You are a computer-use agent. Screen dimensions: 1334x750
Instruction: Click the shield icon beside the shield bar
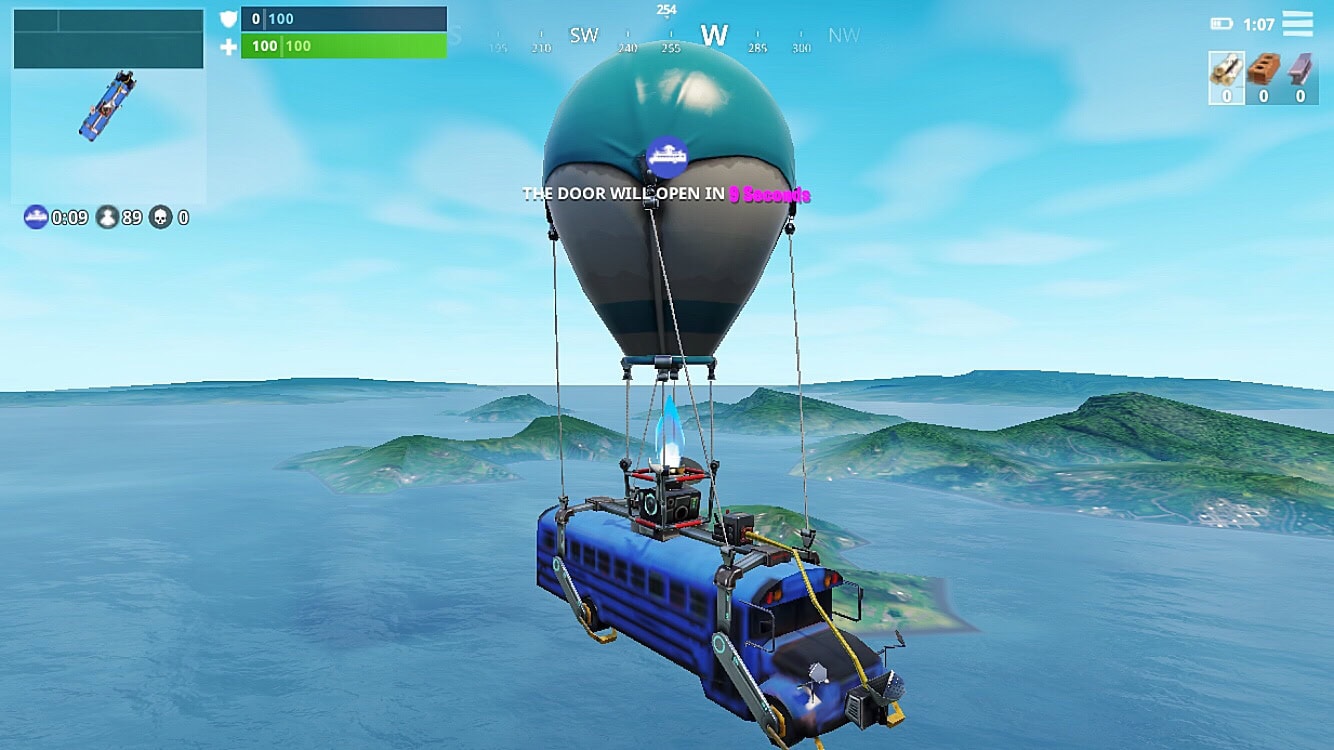point(230,17)
